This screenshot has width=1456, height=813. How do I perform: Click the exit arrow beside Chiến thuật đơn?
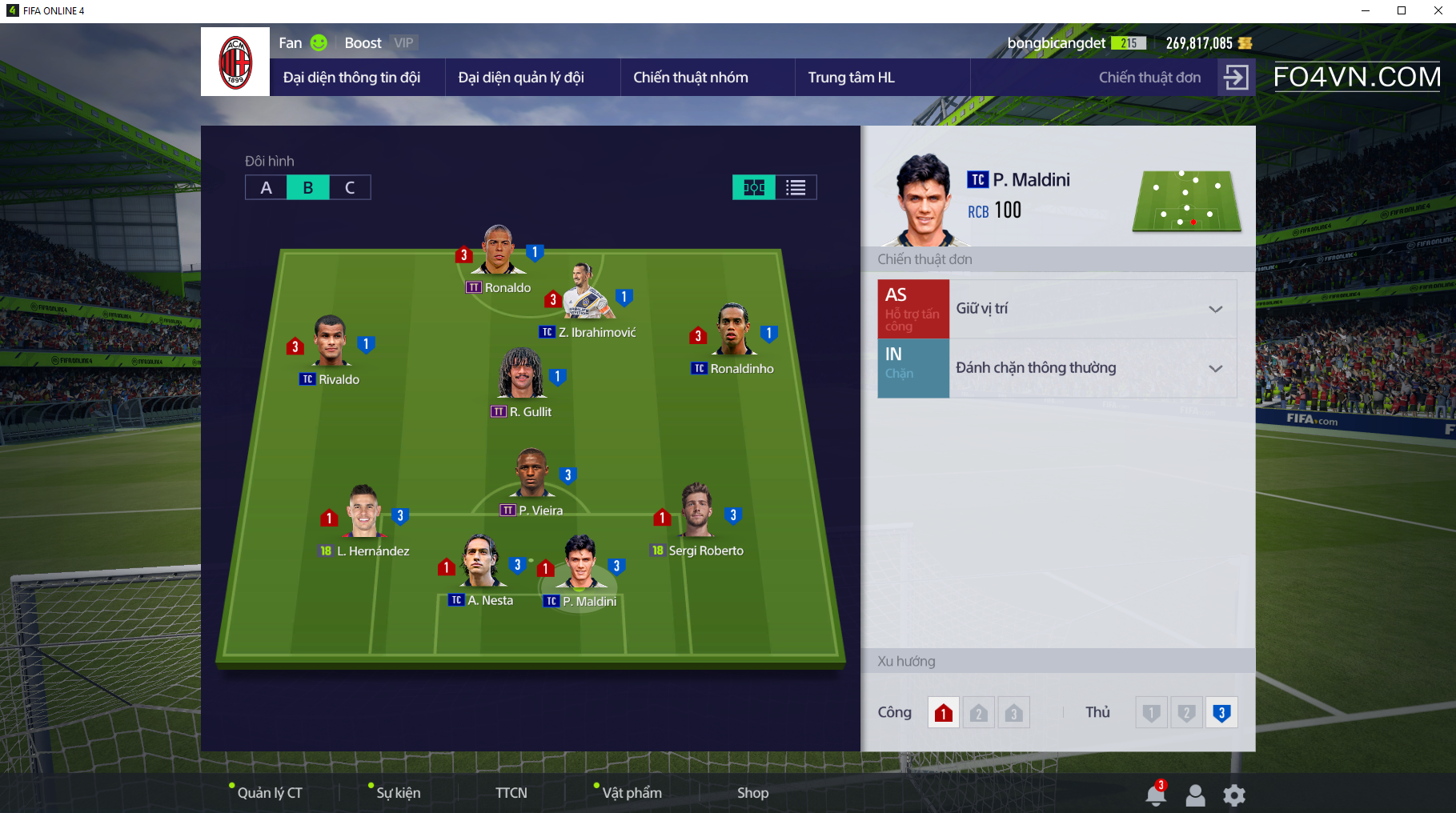pyautogui.click(x=1236, y=78)
